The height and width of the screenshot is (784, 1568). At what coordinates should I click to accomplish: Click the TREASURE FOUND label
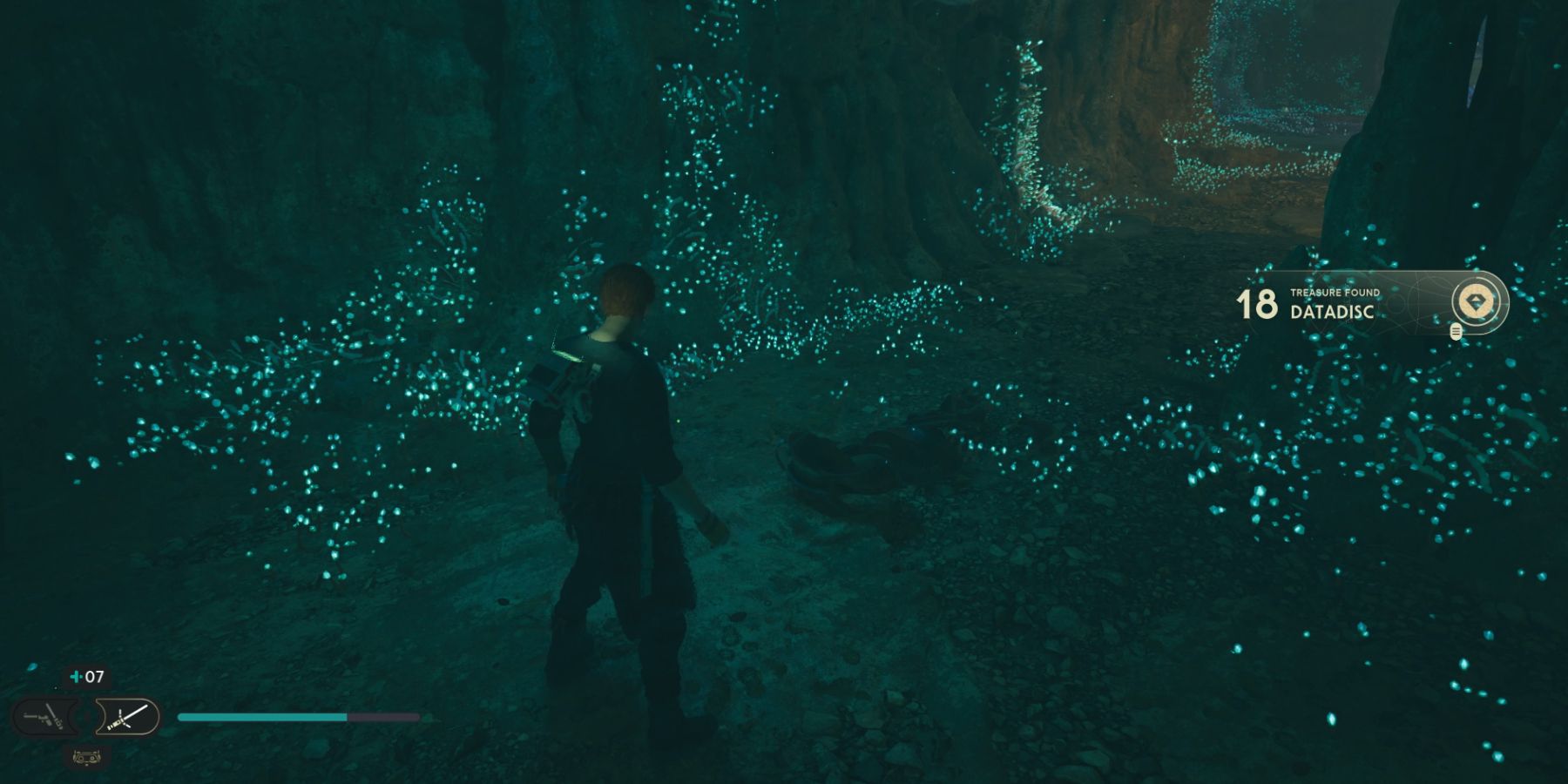(1335, 293)
